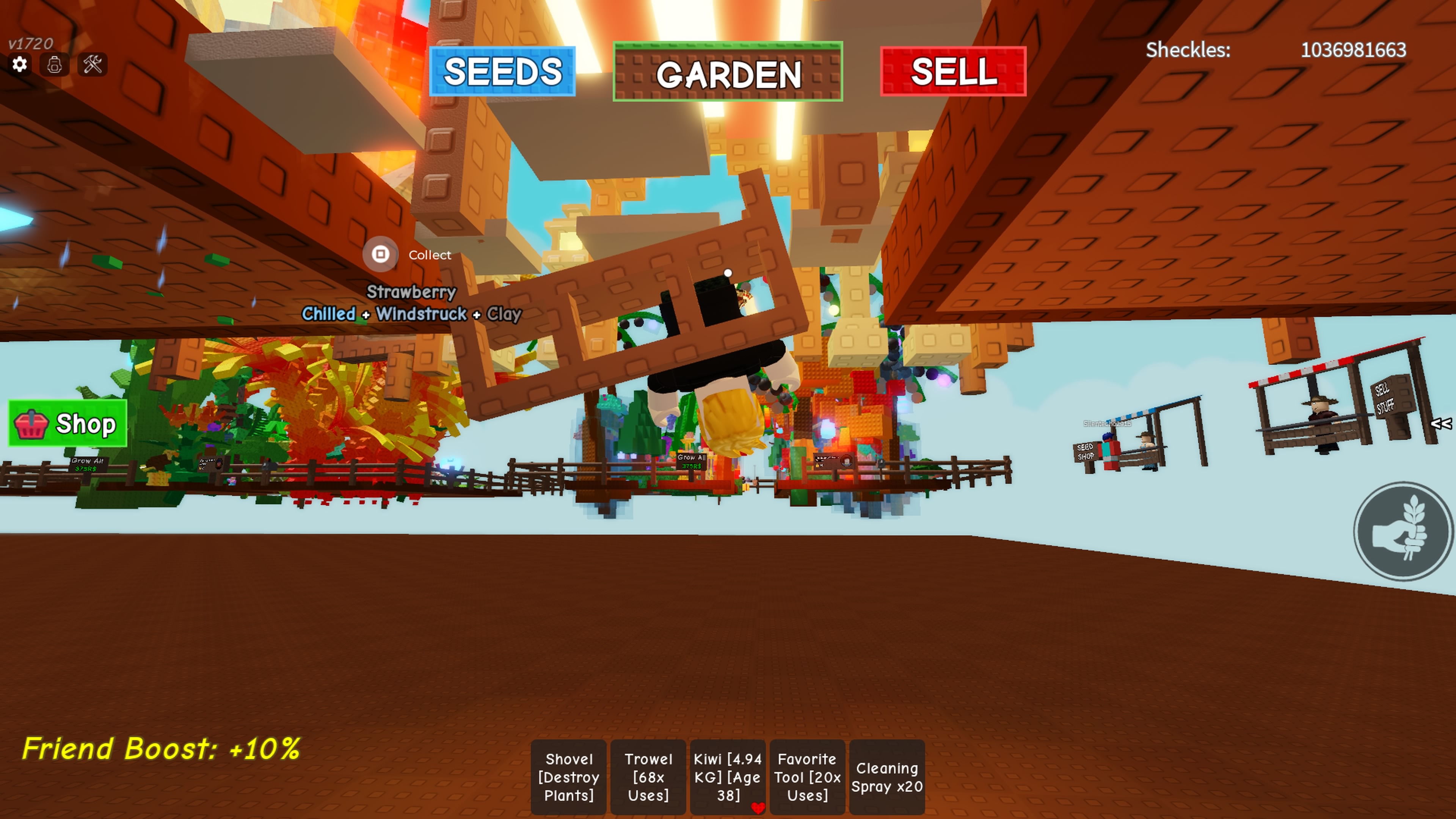Screen dimensions: 1456x819
Task: Click the red SELL button
Action: [x=953, y=72]
